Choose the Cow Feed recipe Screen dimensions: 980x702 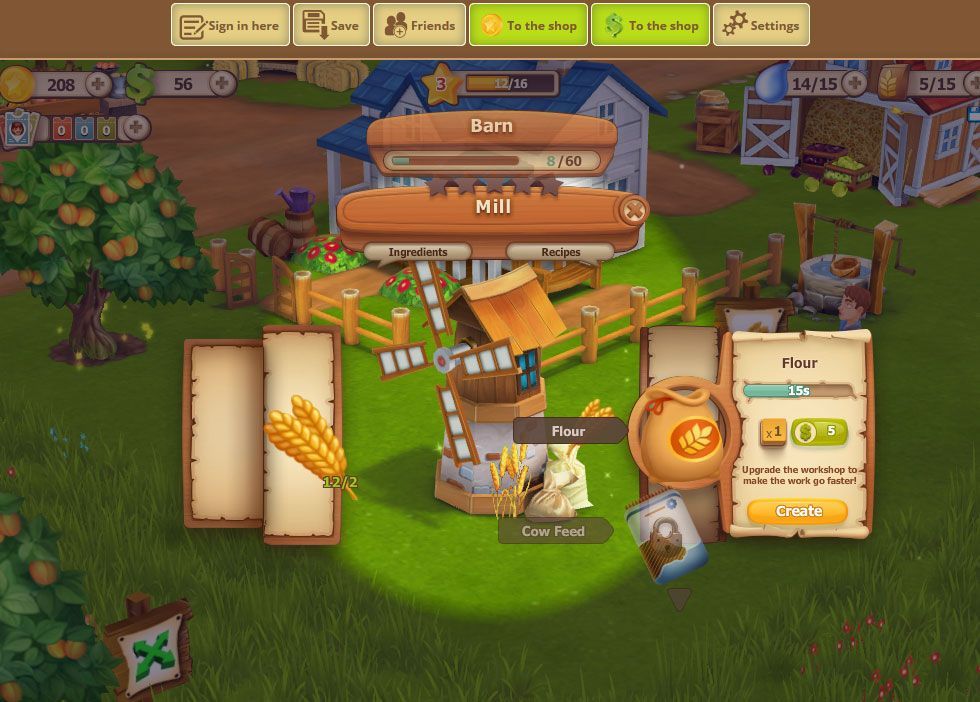click(x=553, y=531)
